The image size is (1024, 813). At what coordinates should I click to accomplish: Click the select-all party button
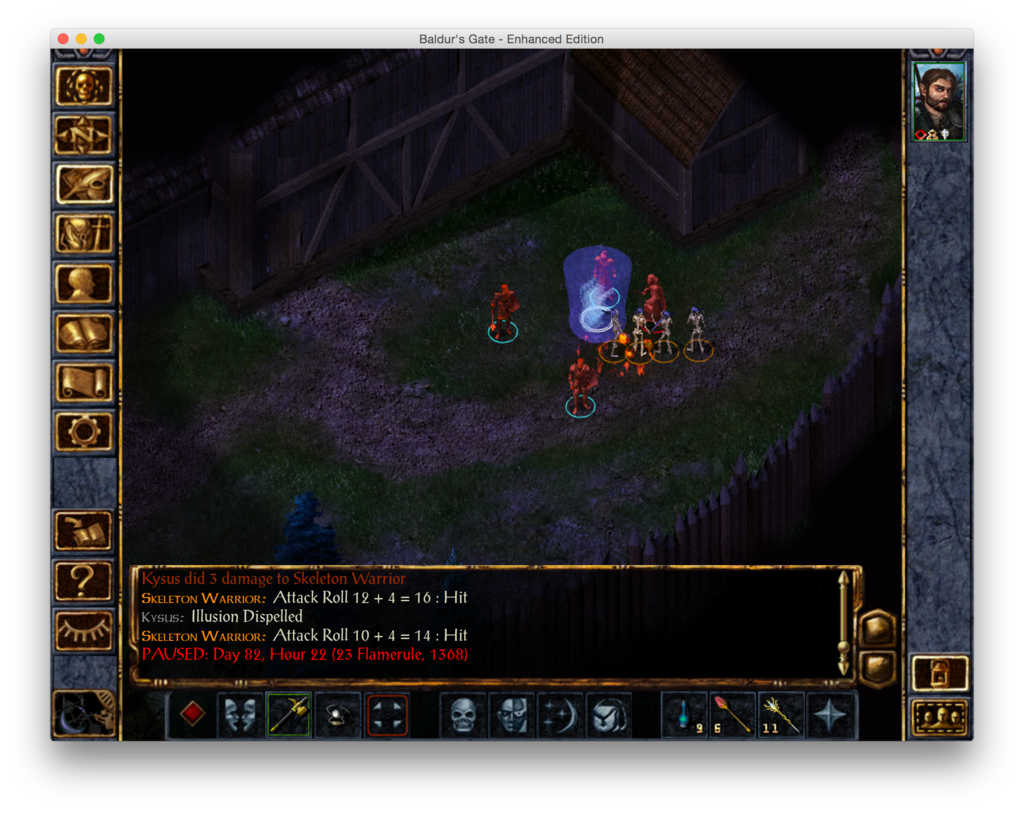pyautogui.click(x=940, y=717)
